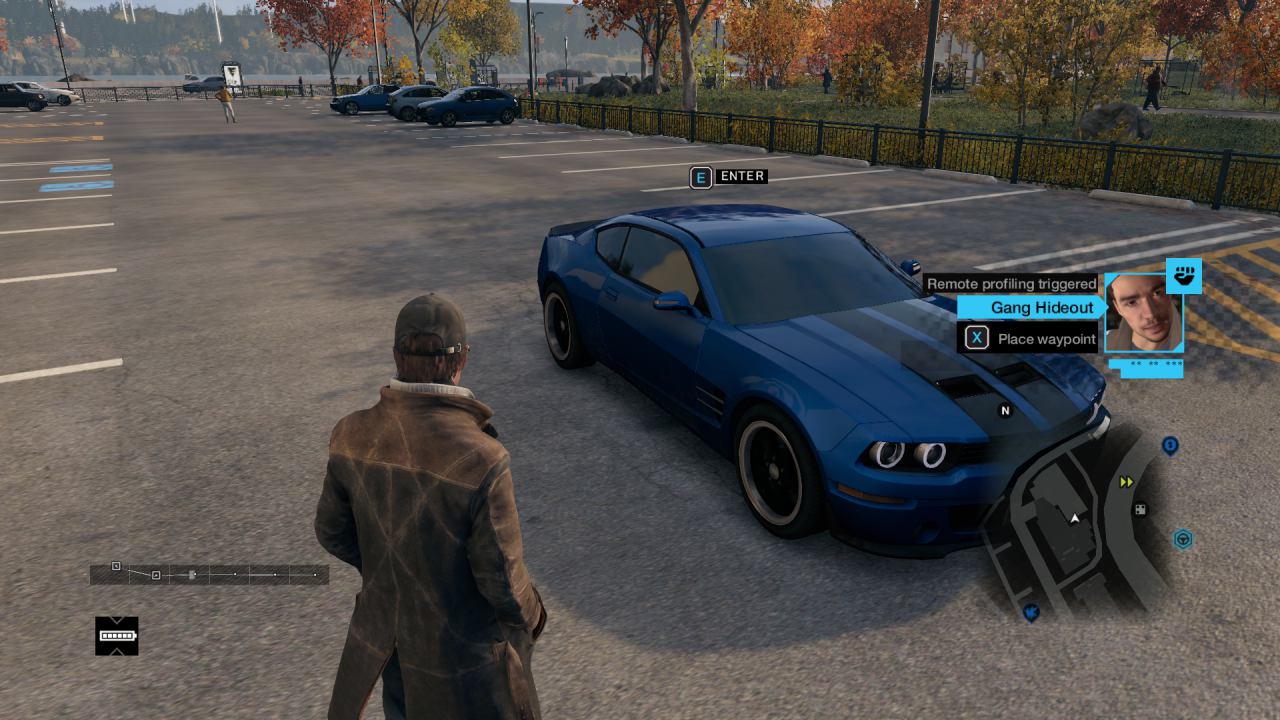Open the profiled man's portrait
This screenshot has width=1280, height=720.
(x=1143, y=312)
